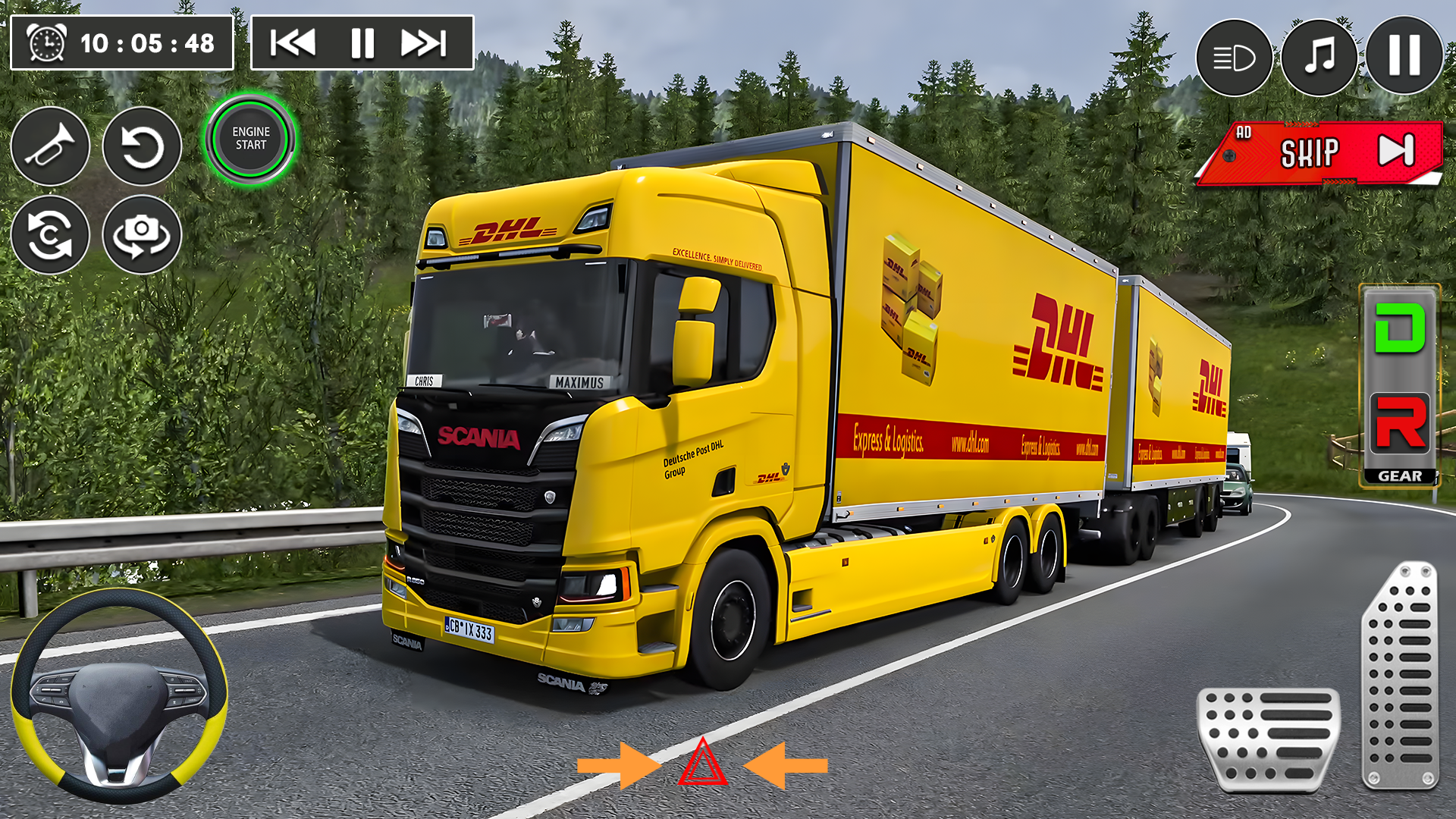Image resolution: width=1456 pixels, height=819 pixels.
Task: Honk the truck horn
Action: [x=50, y=146]
